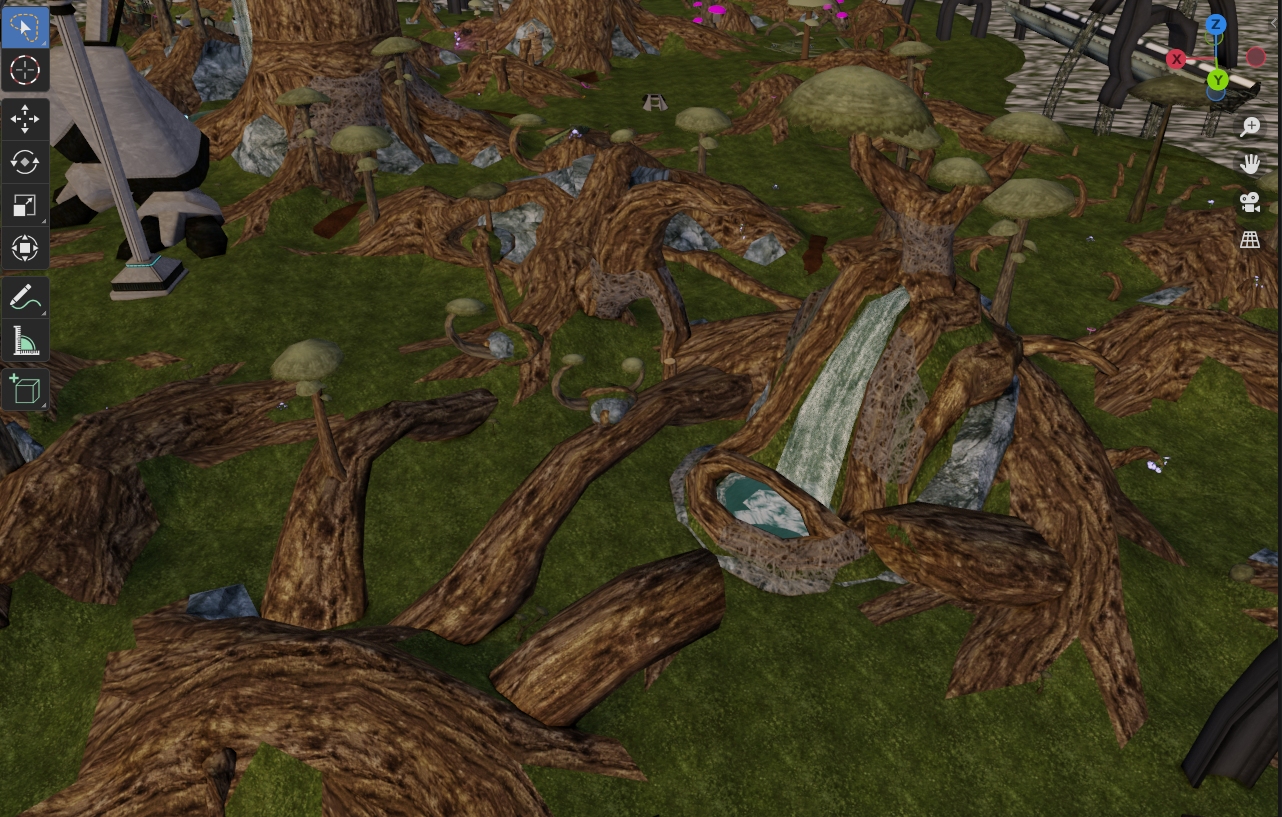This screenshot has width=1282, height=817.
Task: Click the red X axis on gizmo
Action: point(1177,59)
